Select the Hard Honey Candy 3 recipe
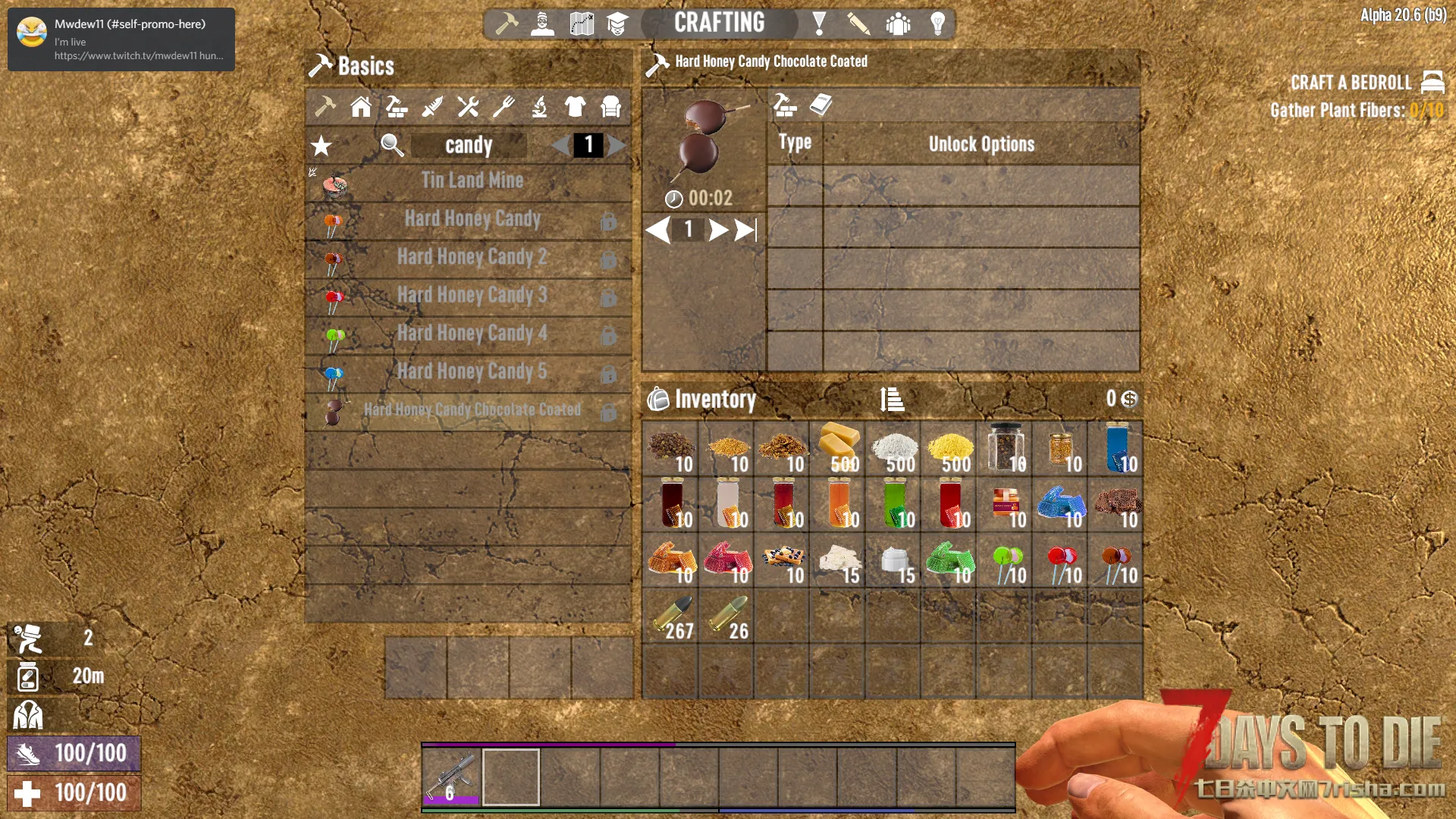The height and width of the screenshot is (819, 1456). click(472, 296)
